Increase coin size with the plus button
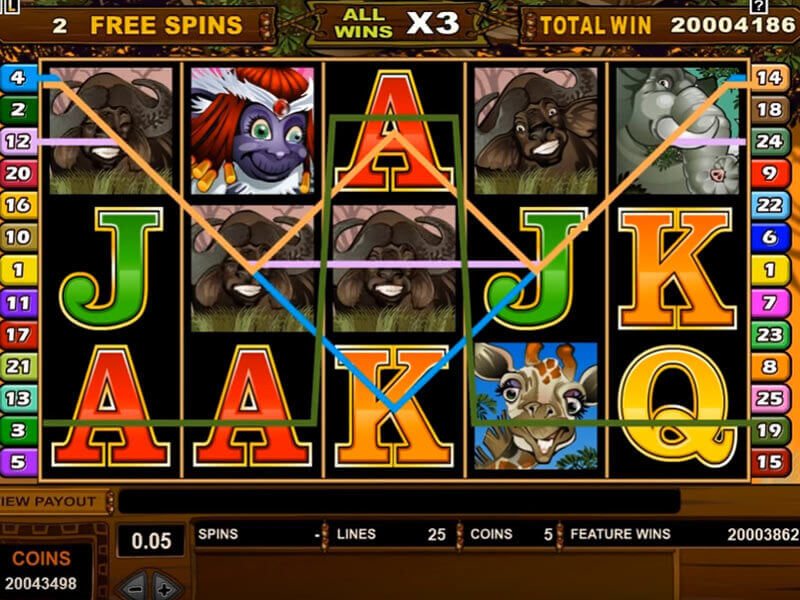This screenshot has height=600, width=800. click(164, 586)
